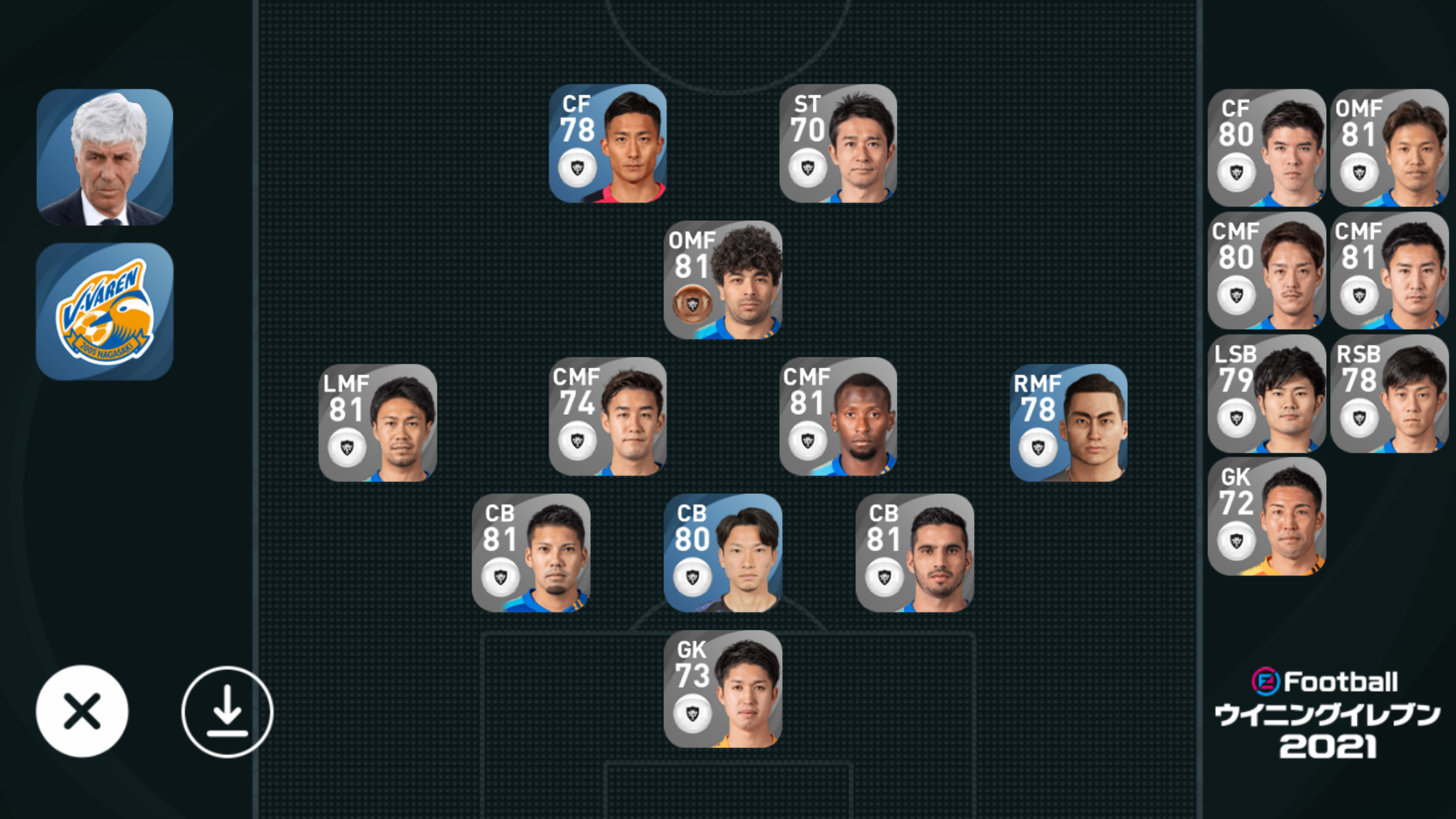Select the LSB 79 bench player
The image size is (1456, 819).
pos(1266,393)
